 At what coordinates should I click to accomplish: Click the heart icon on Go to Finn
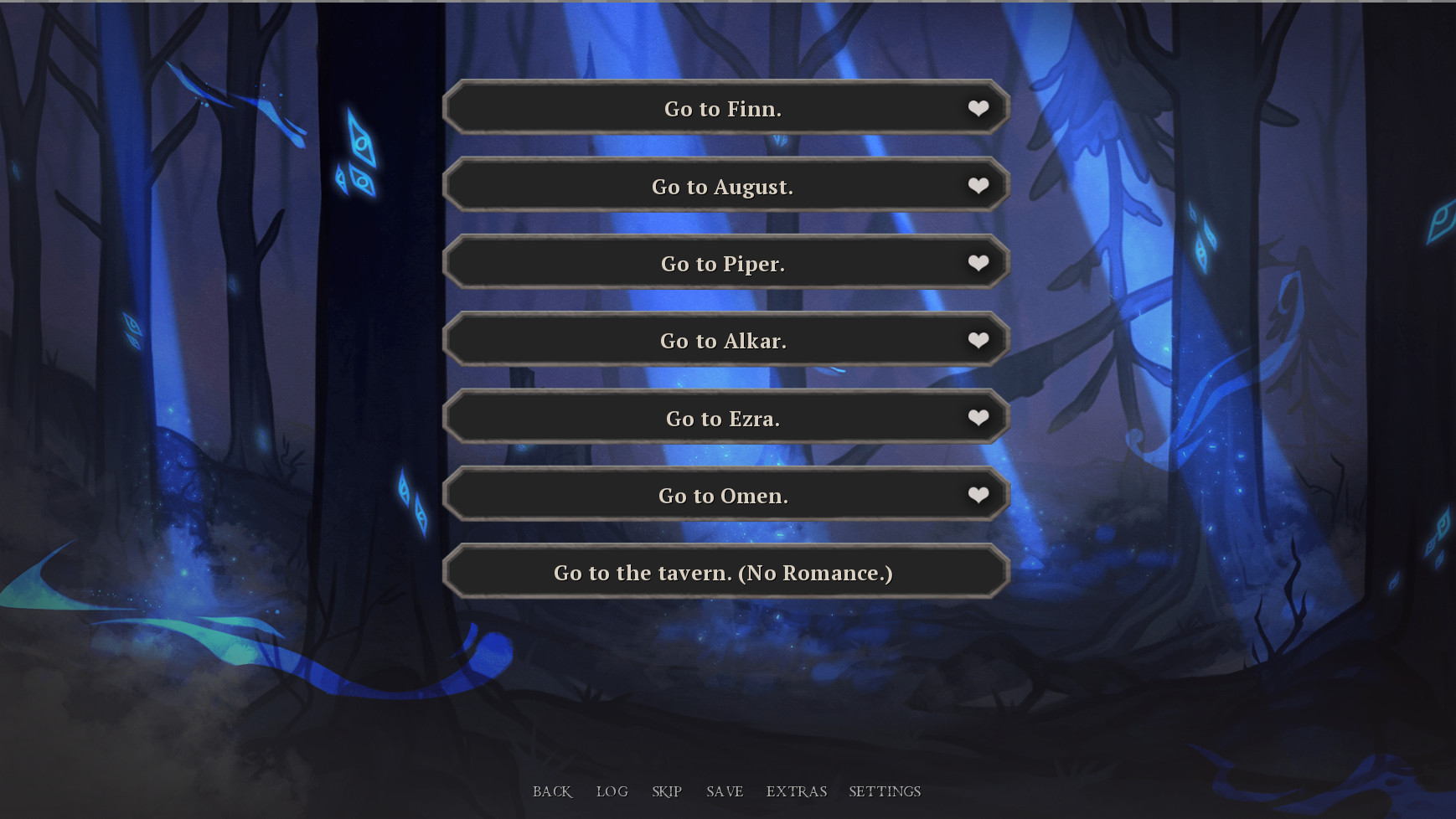pyautogui.click(x=978, y=108)
